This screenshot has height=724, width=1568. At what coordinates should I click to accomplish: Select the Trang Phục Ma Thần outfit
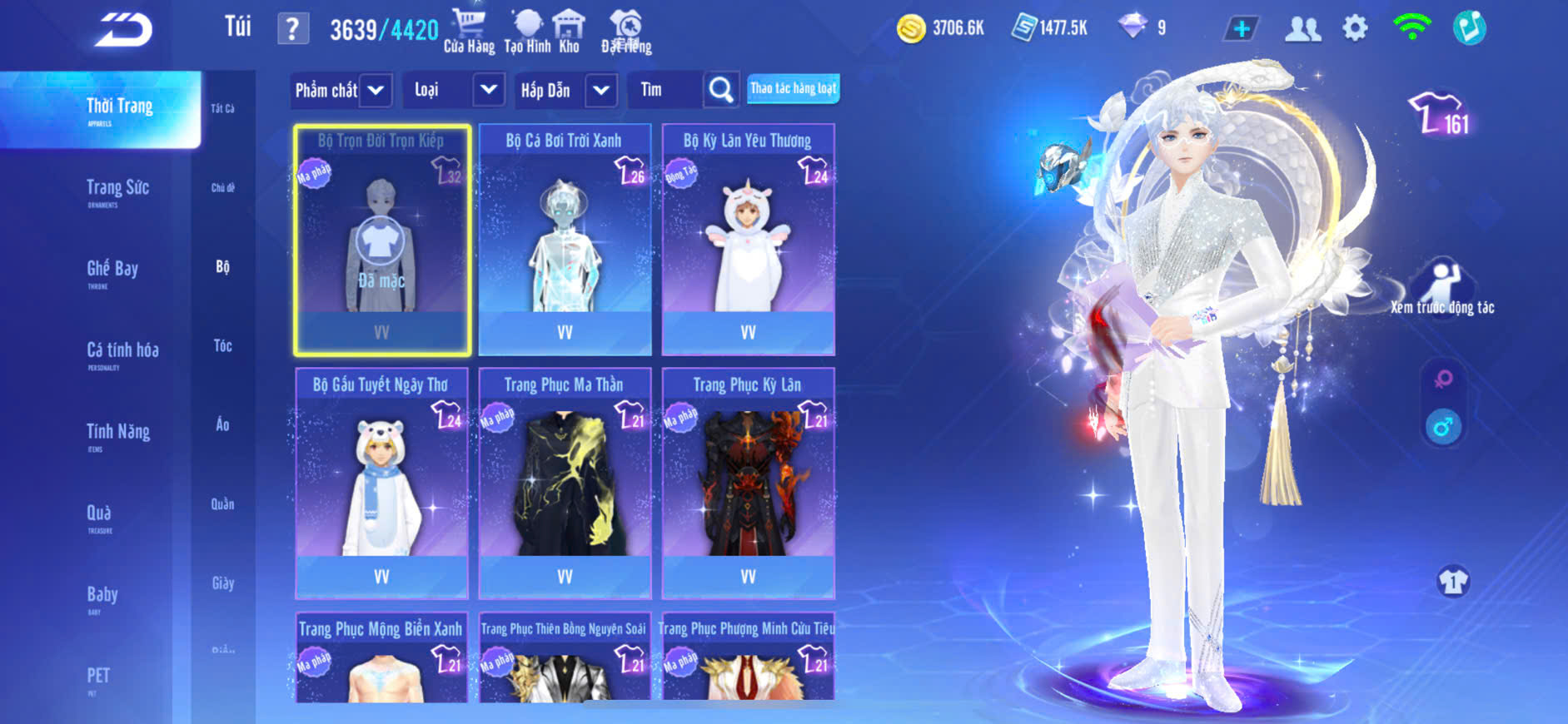565,483
